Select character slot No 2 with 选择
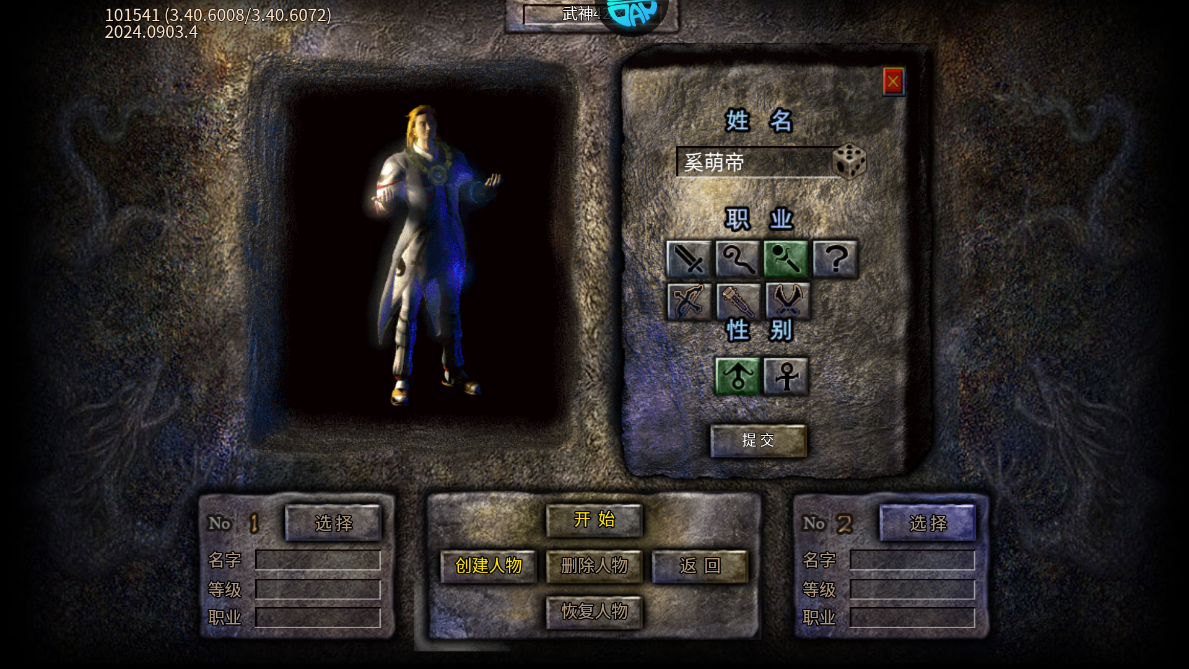The height and width of the screenshot is (669, 1189). click(928, 522)
